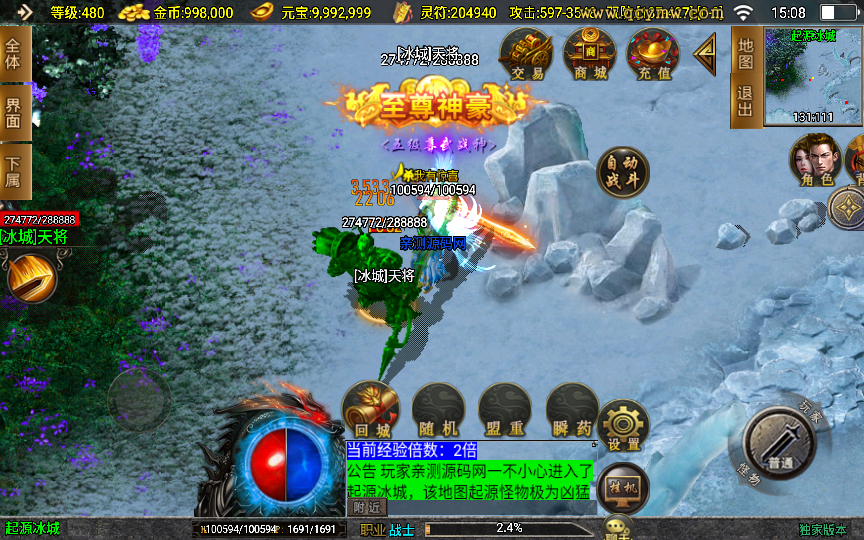Viewport: 864px width, 540px height.
Task: Use the 回城 return-to-town scroll
Action: pos(371,410)
